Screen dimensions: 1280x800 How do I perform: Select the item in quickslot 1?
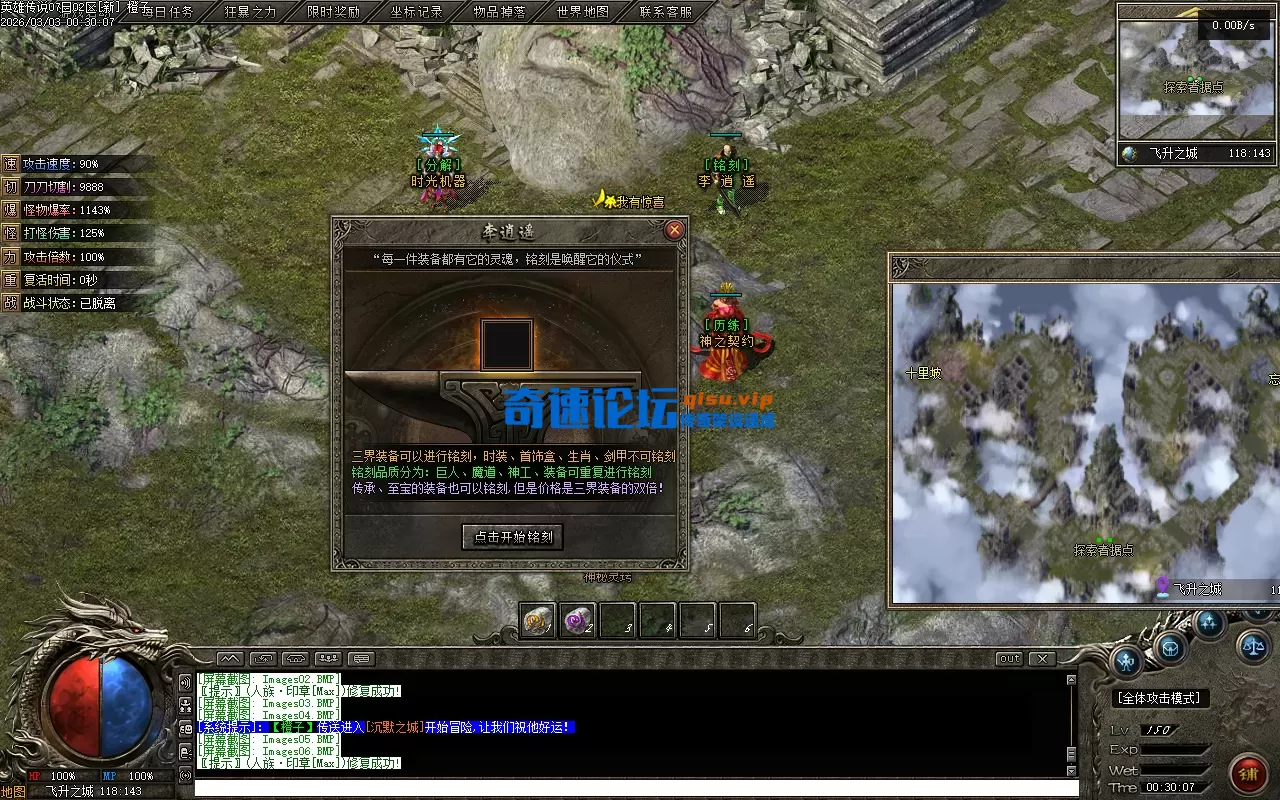coord(537,620)
